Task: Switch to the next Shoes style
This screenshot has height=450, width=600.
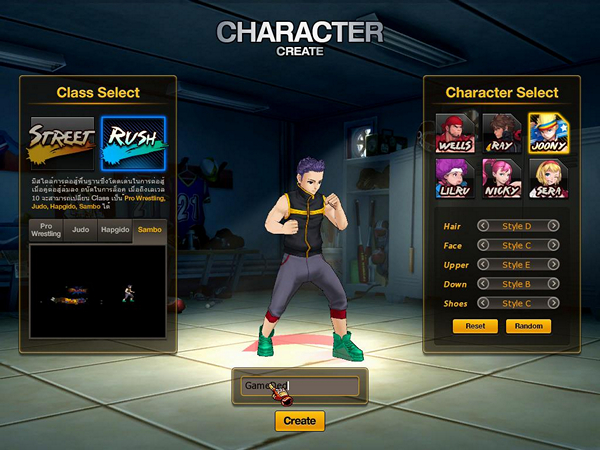Action: [553, 302]
